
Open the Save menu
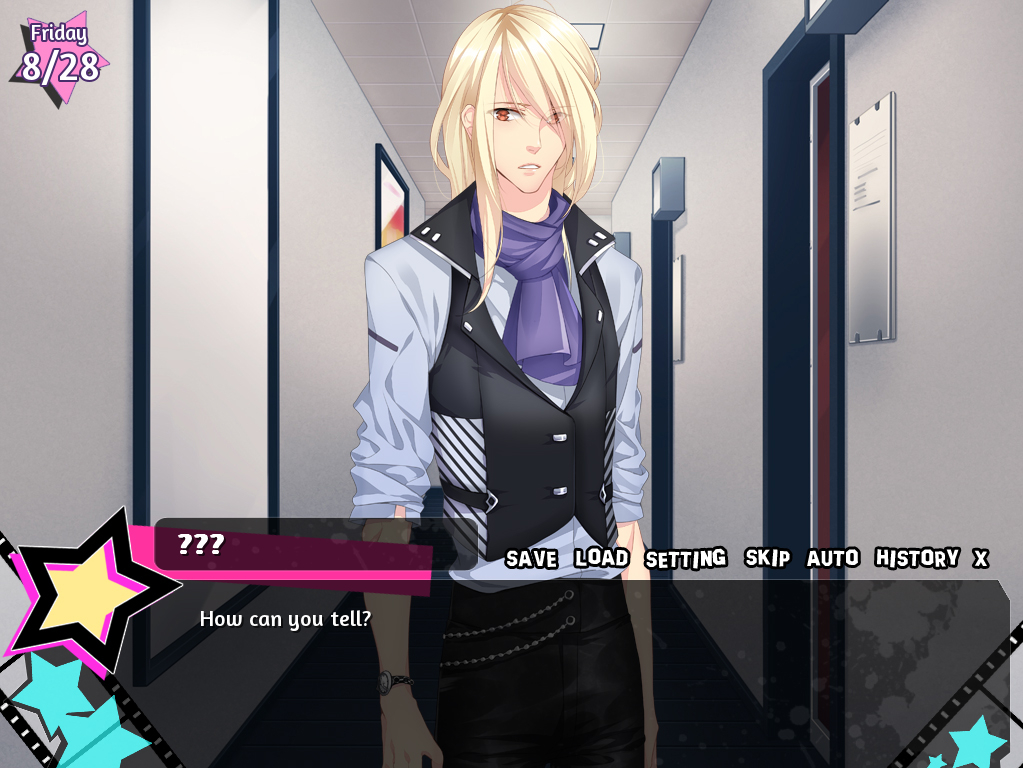(x=531, y=558)
